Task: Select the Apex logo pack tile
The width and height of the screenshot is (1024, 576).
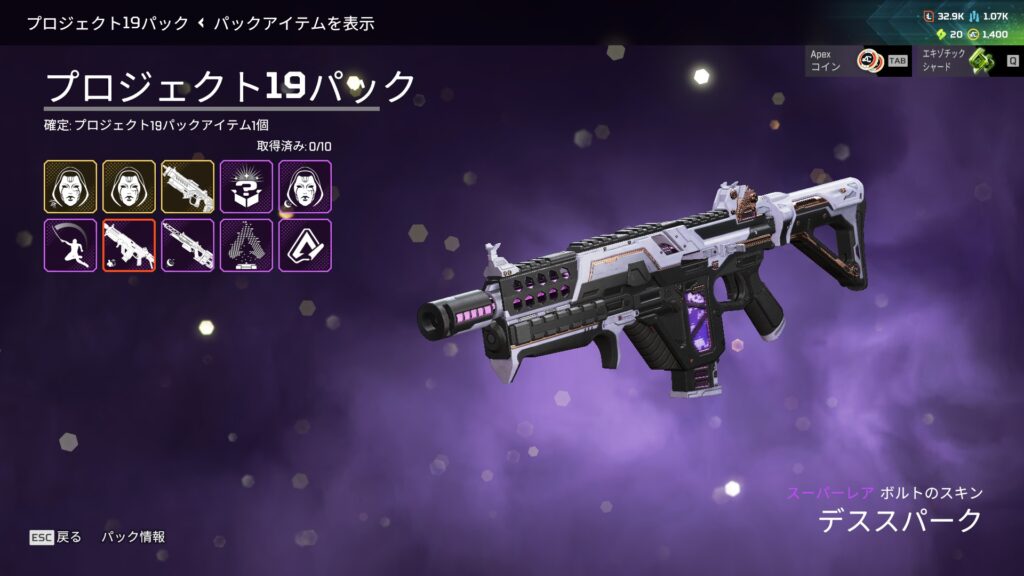Action: pyautogui.click(x=305, y=245)
